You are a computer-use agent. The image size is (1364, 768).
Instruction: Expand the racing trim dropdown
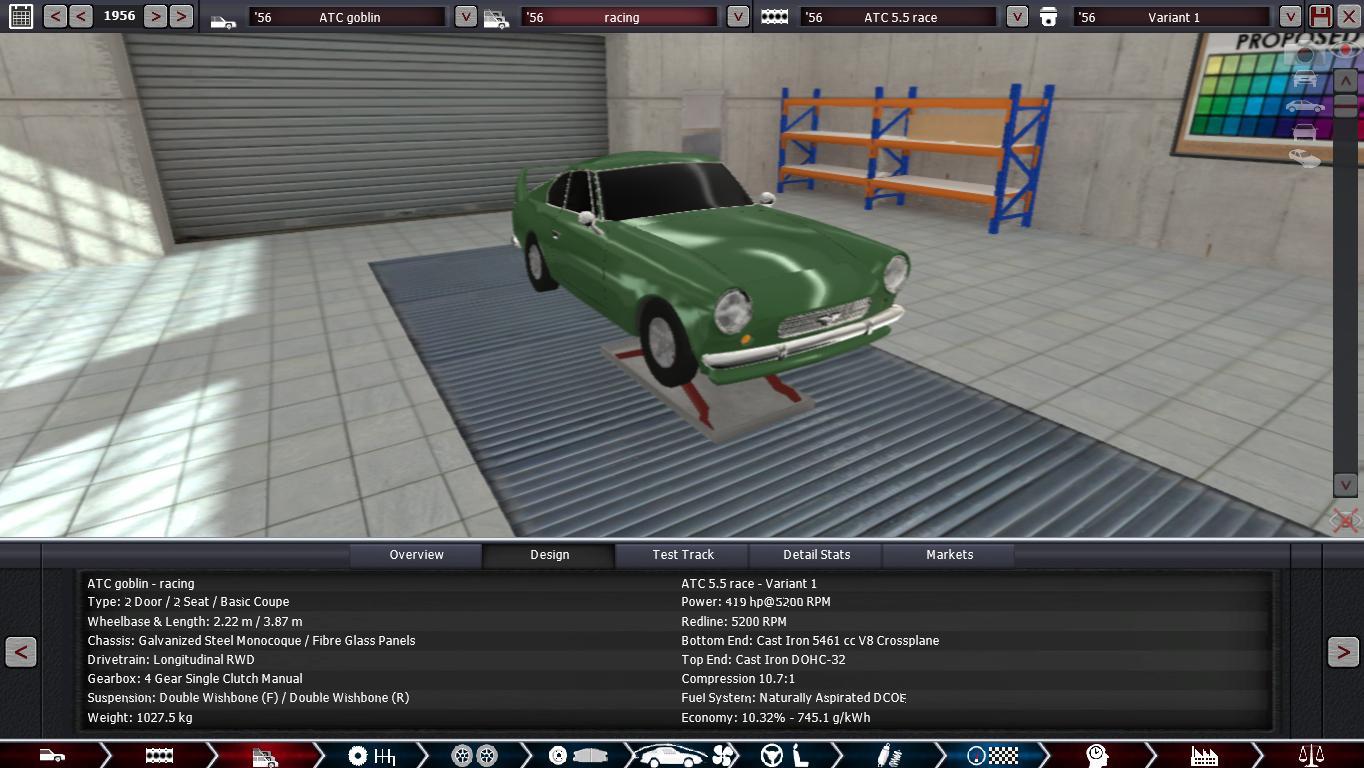point(737,17)
